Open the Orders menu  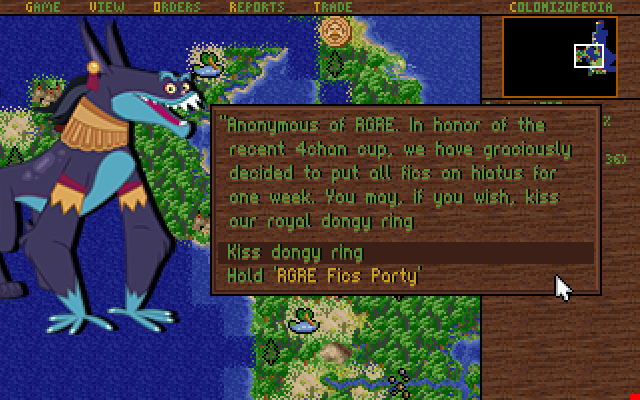(177, 7)
